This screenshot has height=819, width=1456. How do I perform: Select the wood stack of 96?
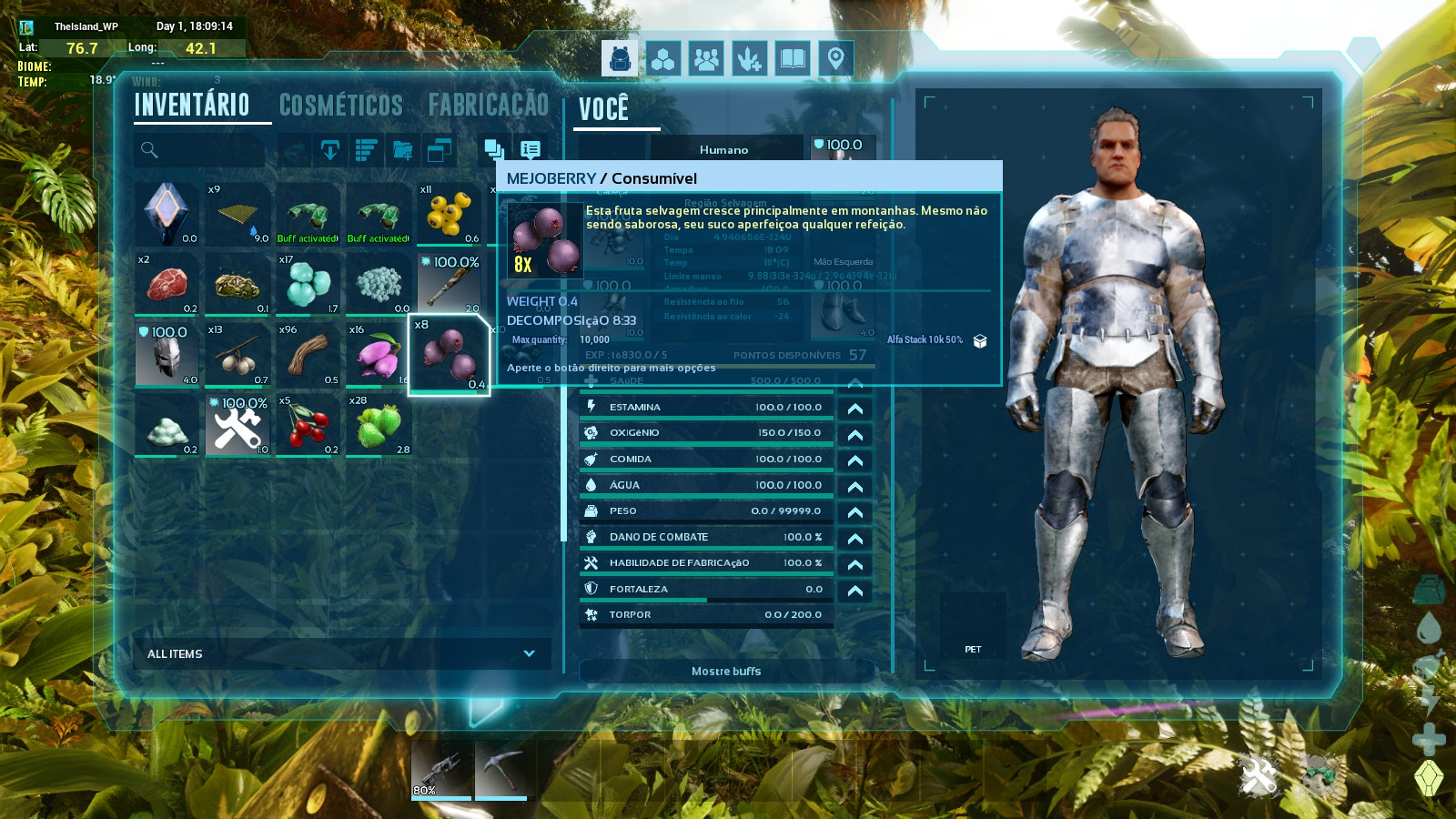[308, 354]
